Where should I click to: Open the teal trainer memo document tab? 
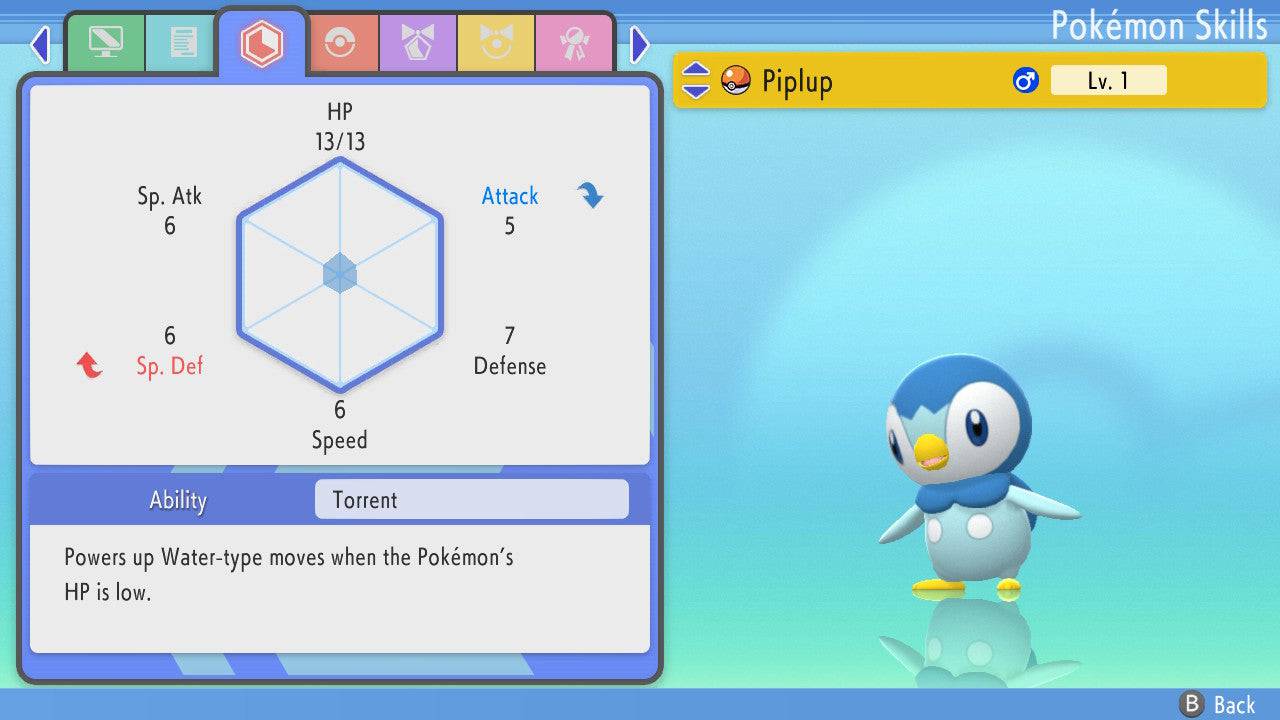[183, 43]
